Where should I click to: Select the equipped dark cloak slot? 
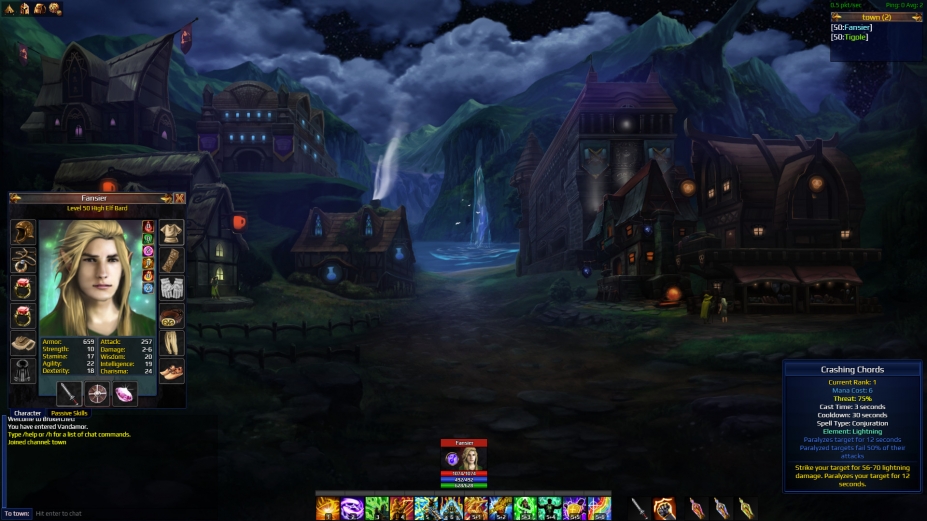point(23,371)
